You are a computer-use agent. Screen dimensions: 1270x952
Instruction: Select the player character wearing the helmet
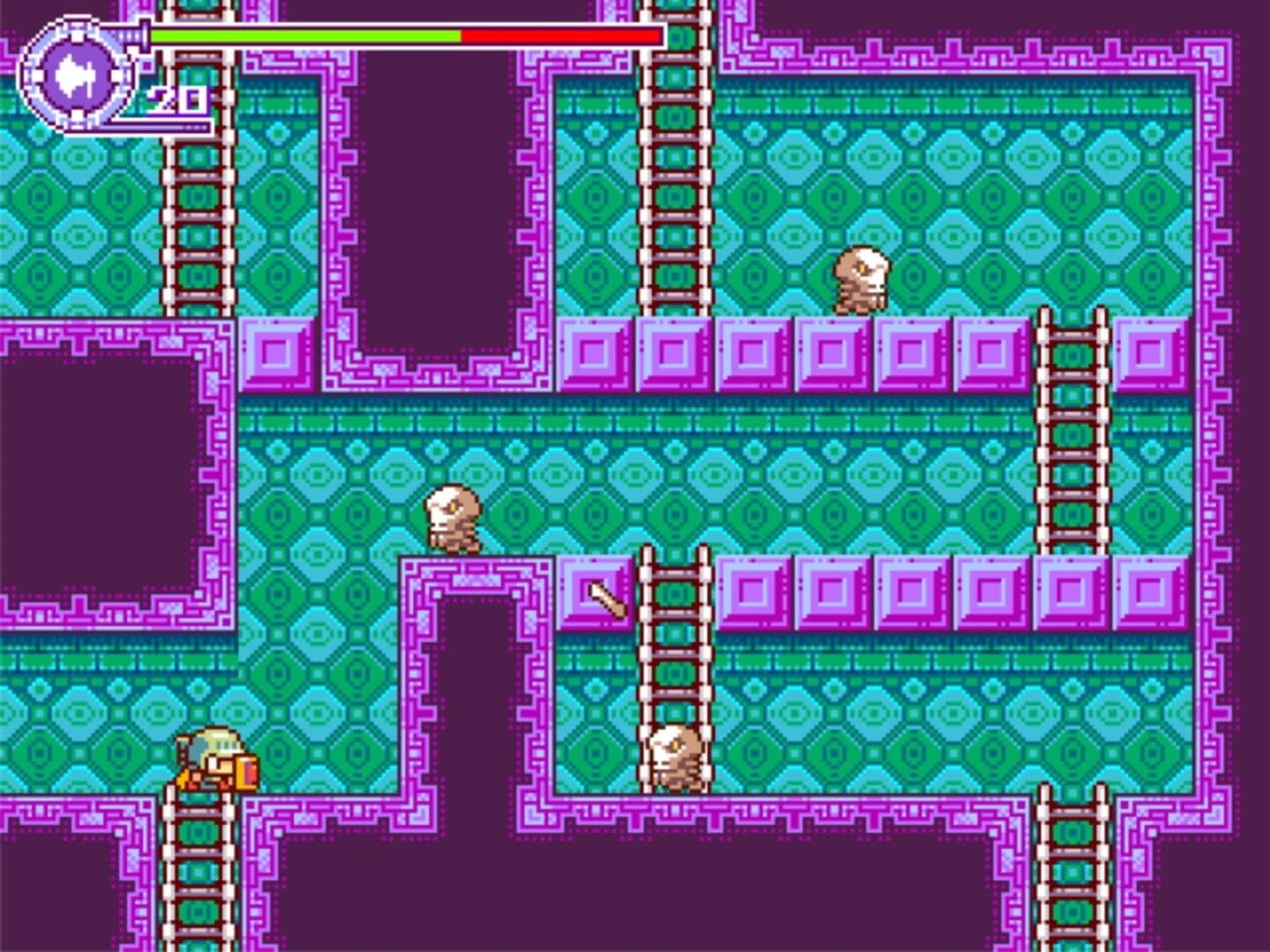pos(212,758)
